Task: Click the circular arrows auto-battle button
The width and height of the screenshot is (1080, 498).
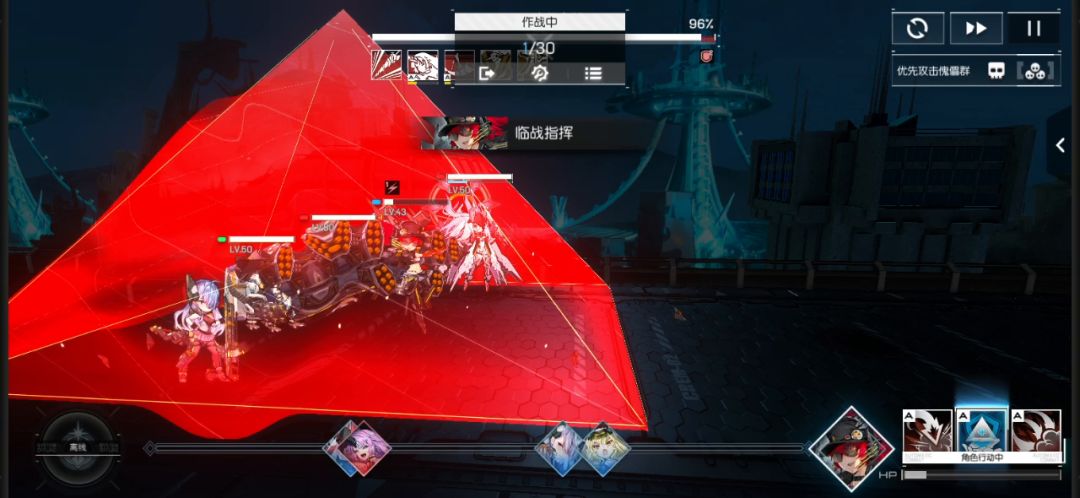Action: point(917,28)
